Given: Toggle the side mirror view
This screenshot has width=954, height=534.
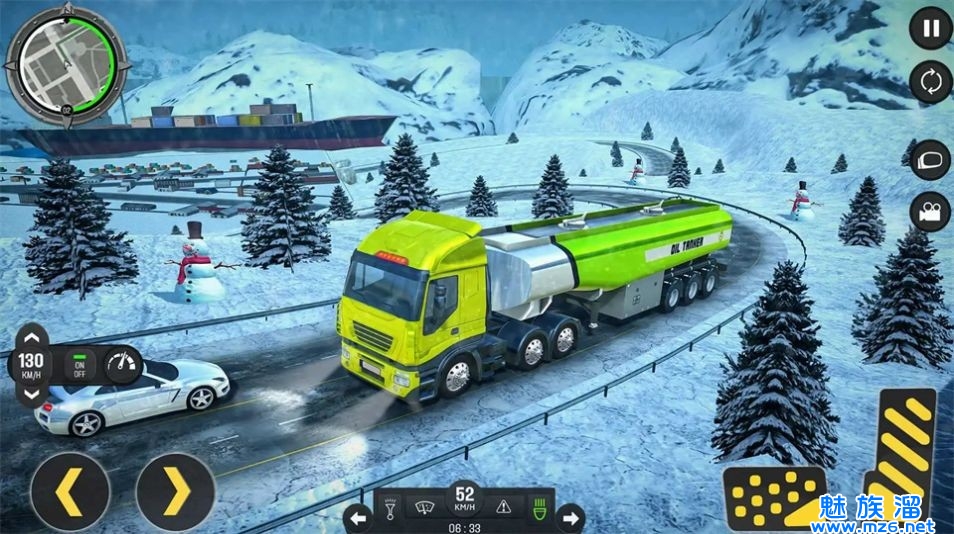Looking at the screenshot, I should click(x=930, y=160).
